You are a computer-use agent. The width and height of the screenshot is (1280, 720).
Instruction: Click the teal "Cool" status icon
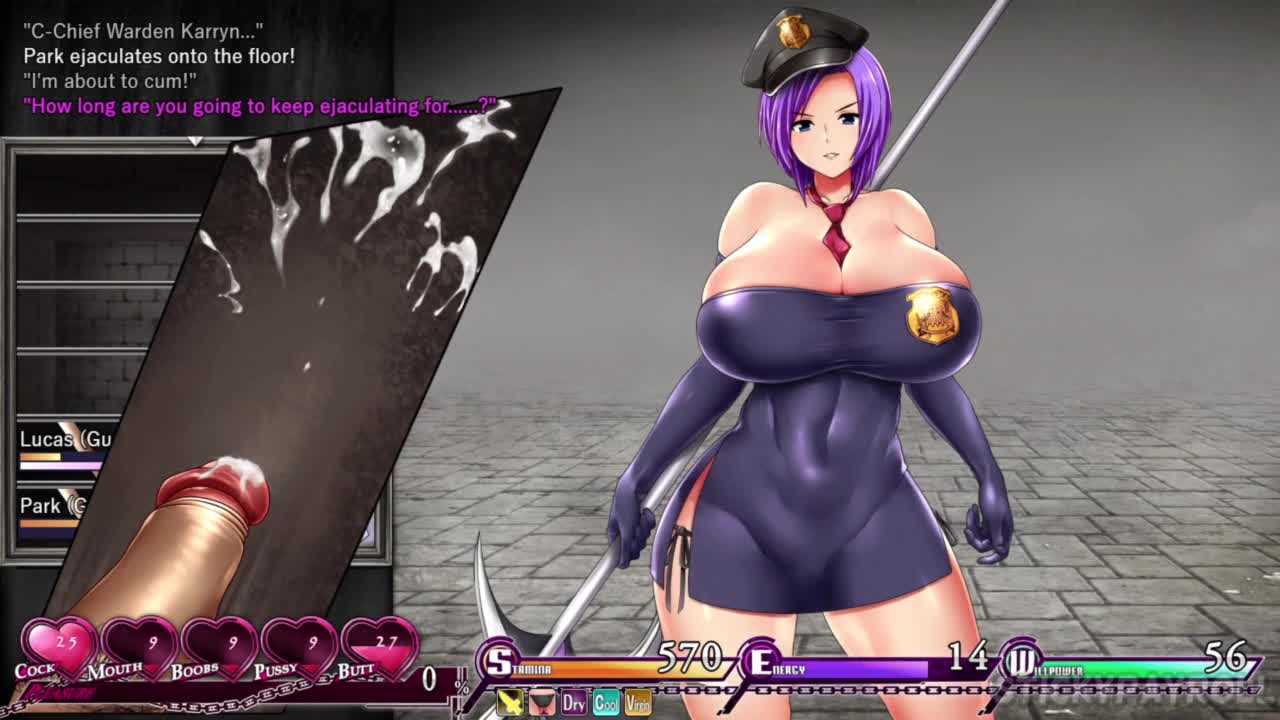(606, 702)
